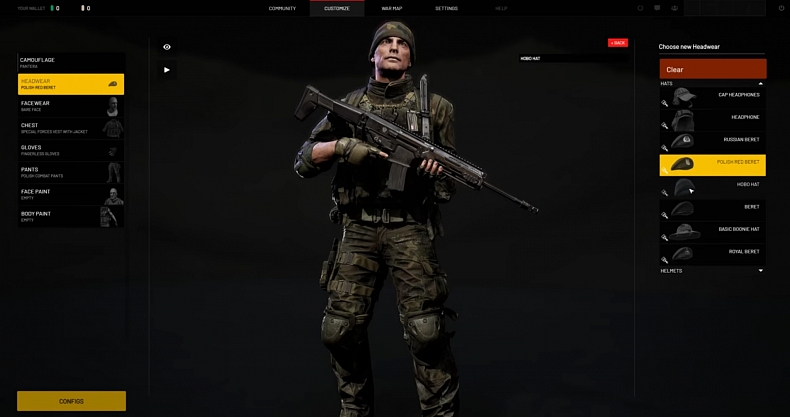Screen dimensions: 790x417
Task: Click the Configs button
Action: [x=71, y=401]
